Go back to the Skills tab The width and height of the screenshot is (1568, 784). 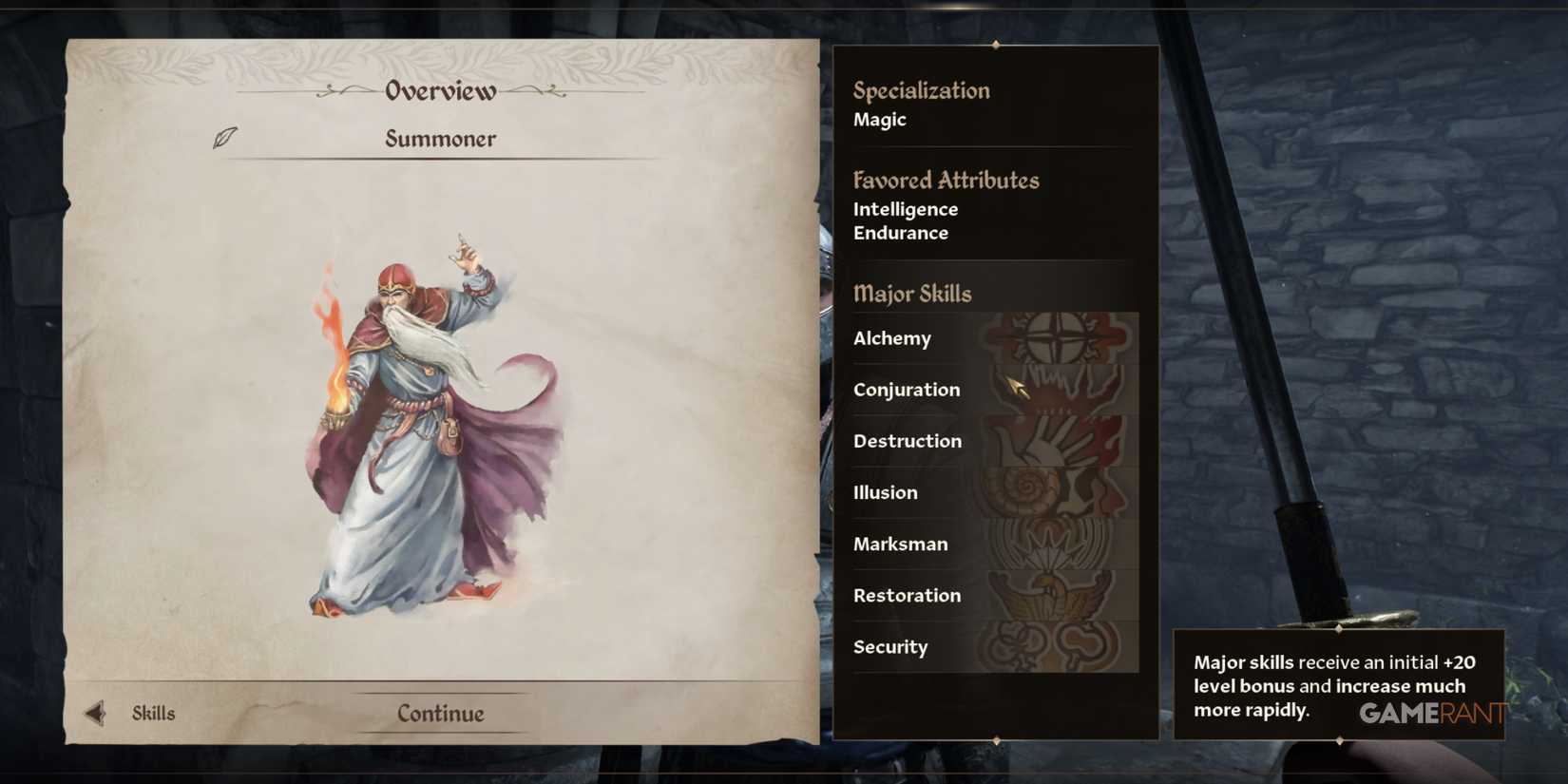tap(152, 712)
